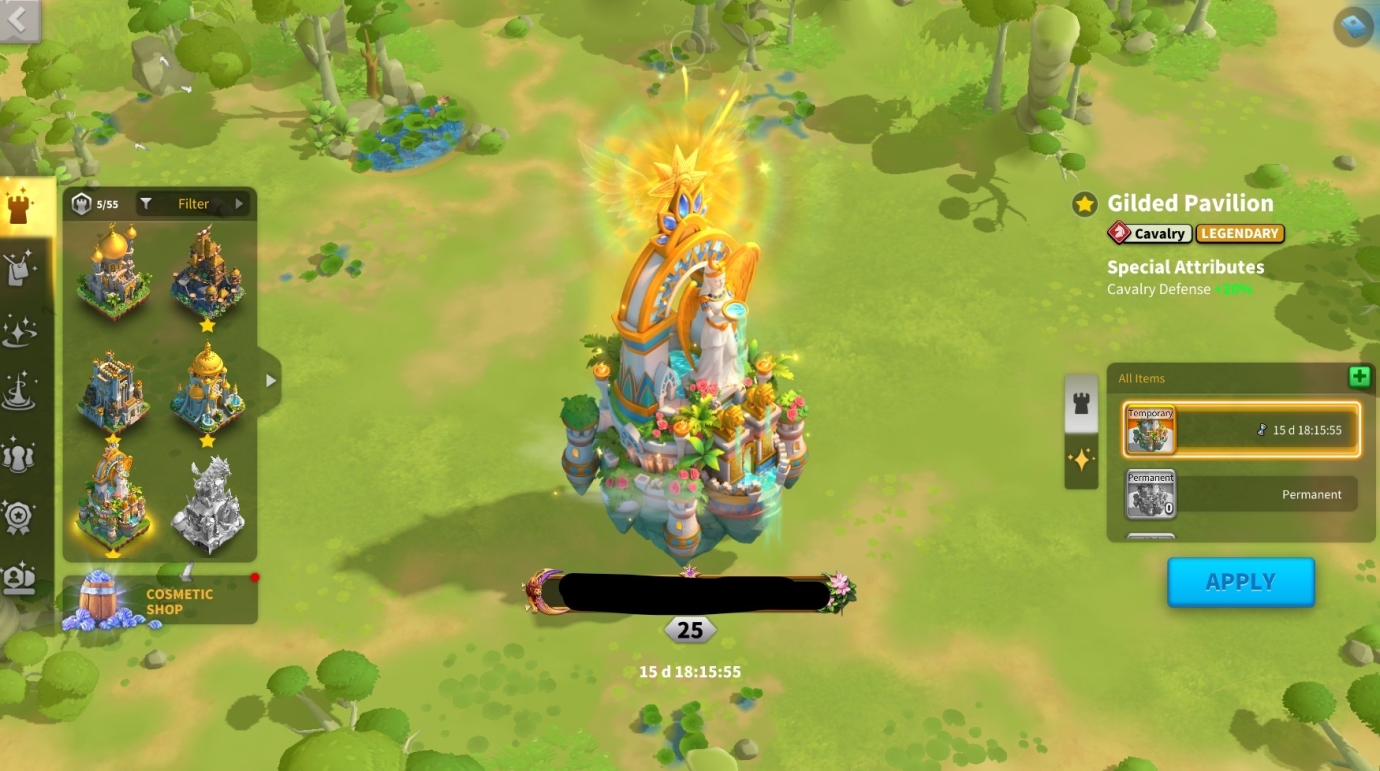
Task: Toggle the favorite star beside Gilded Pavilion
Action: tap(1084, 205)
